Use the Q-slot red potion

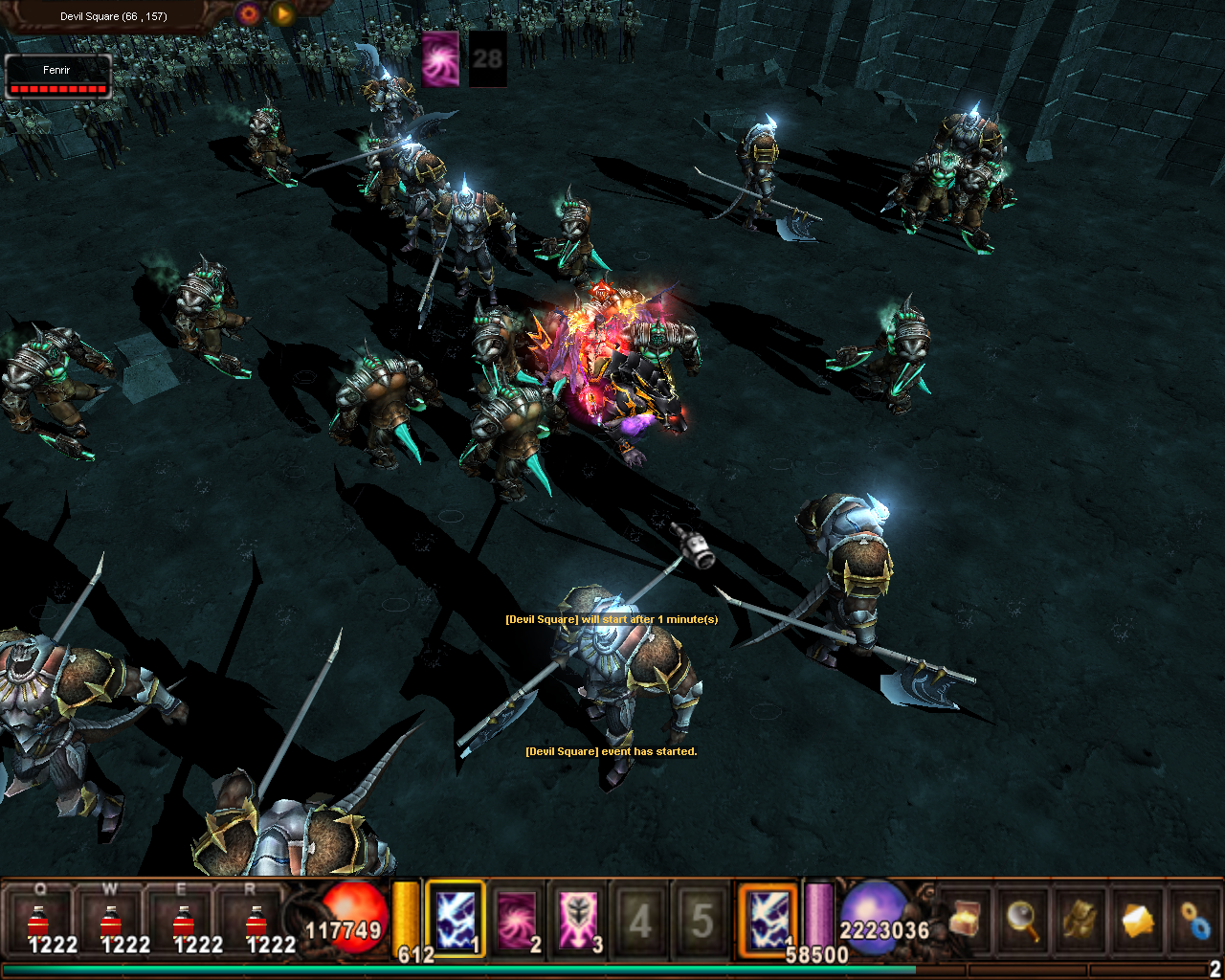(x=39, y=923)
